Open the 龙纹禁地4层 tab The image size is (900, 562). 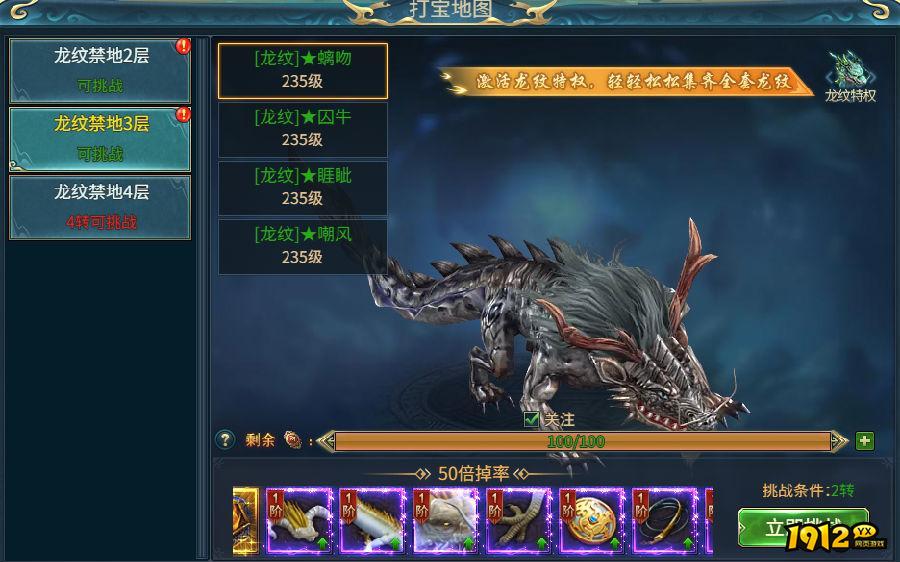[100, 207]
